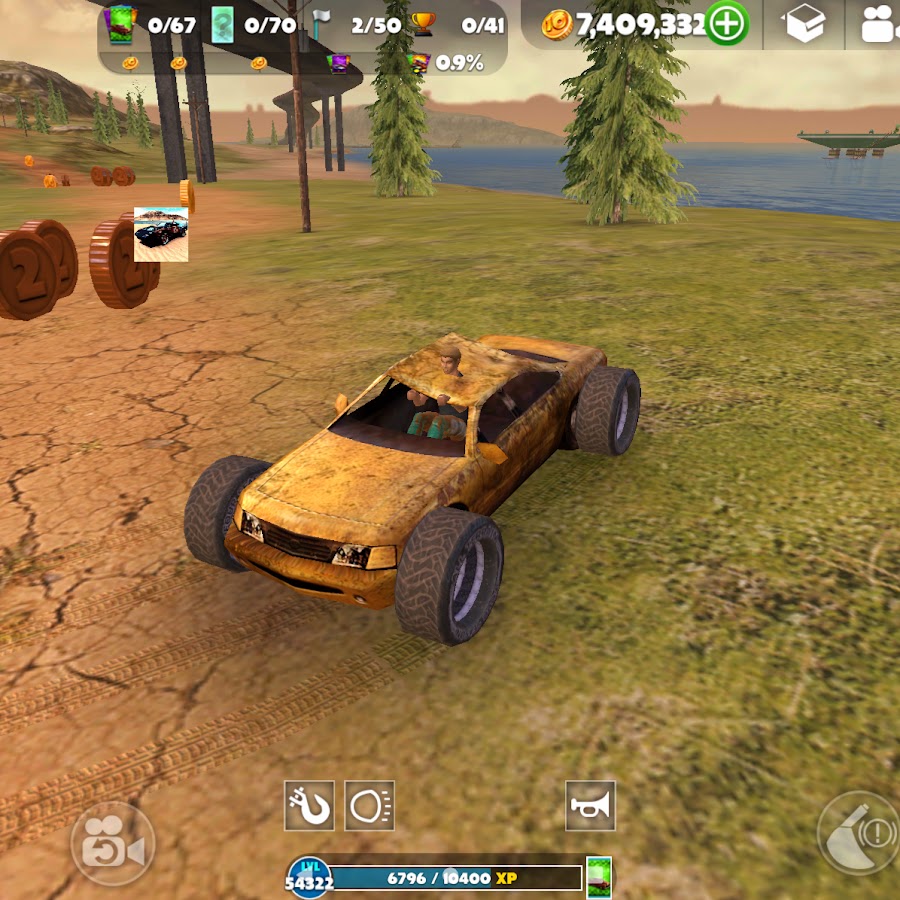Tap the green card next to XP bar
This screenshot has width=900, height=900.
click(599, 877)
